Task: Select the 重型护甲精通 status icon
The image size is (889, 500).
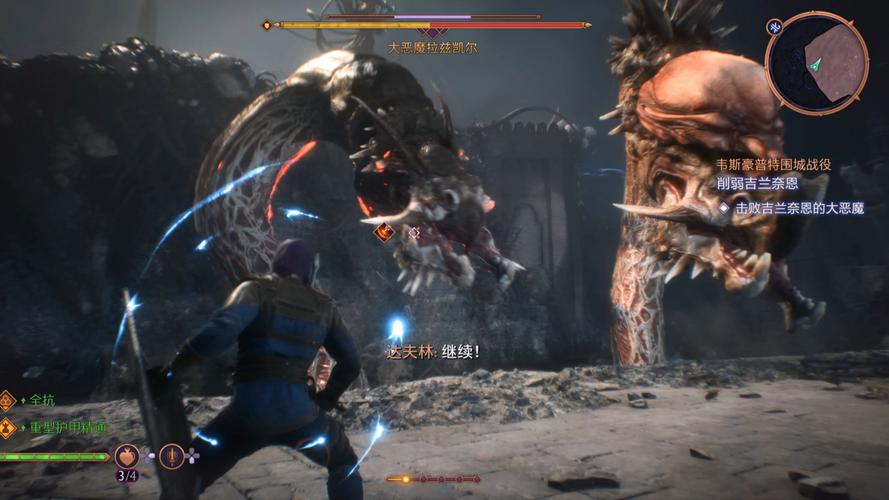Action: 8,427
